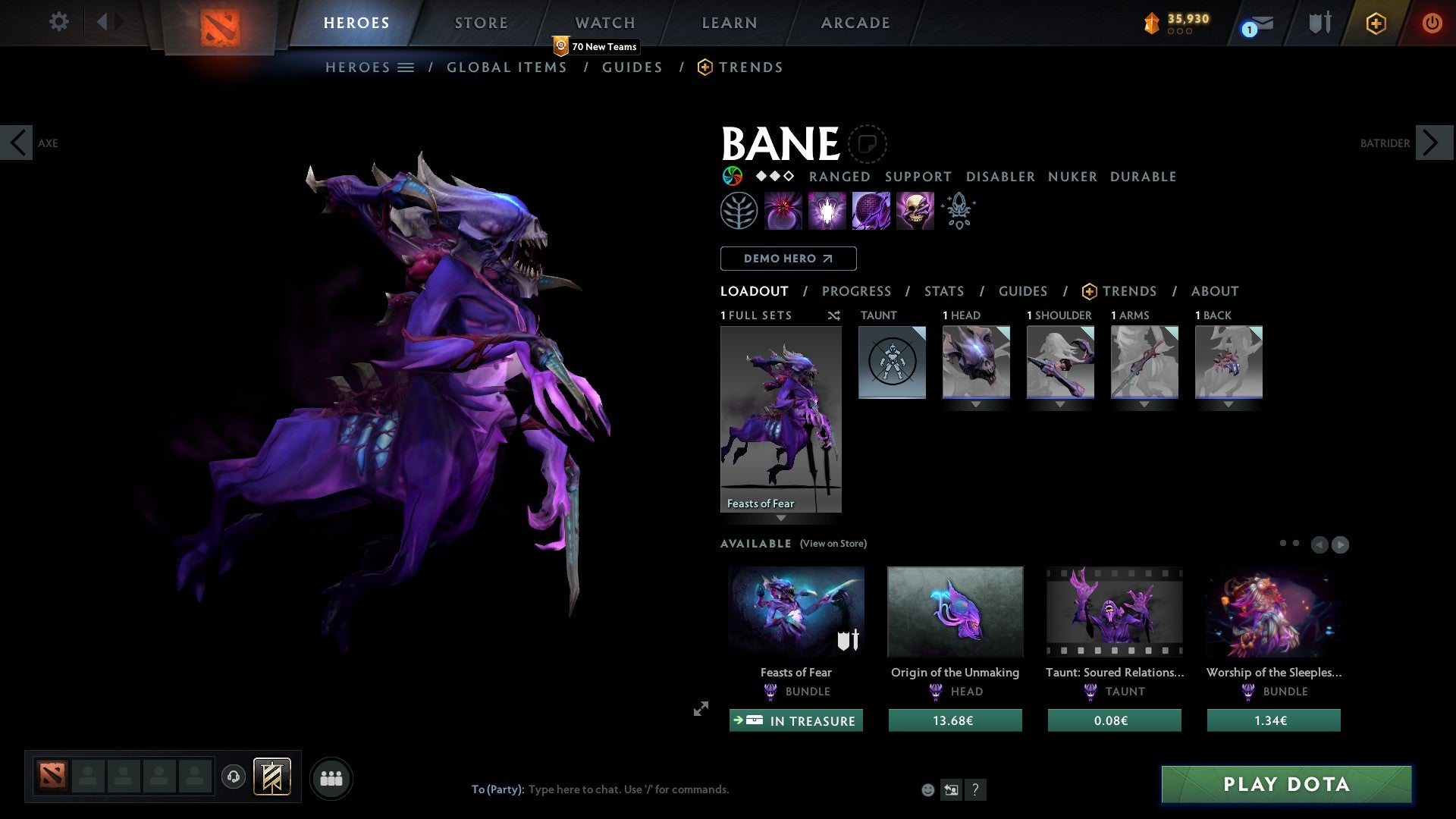Switch to the Progress tab
Screen dimensions: 1456x819
point(857,291)
